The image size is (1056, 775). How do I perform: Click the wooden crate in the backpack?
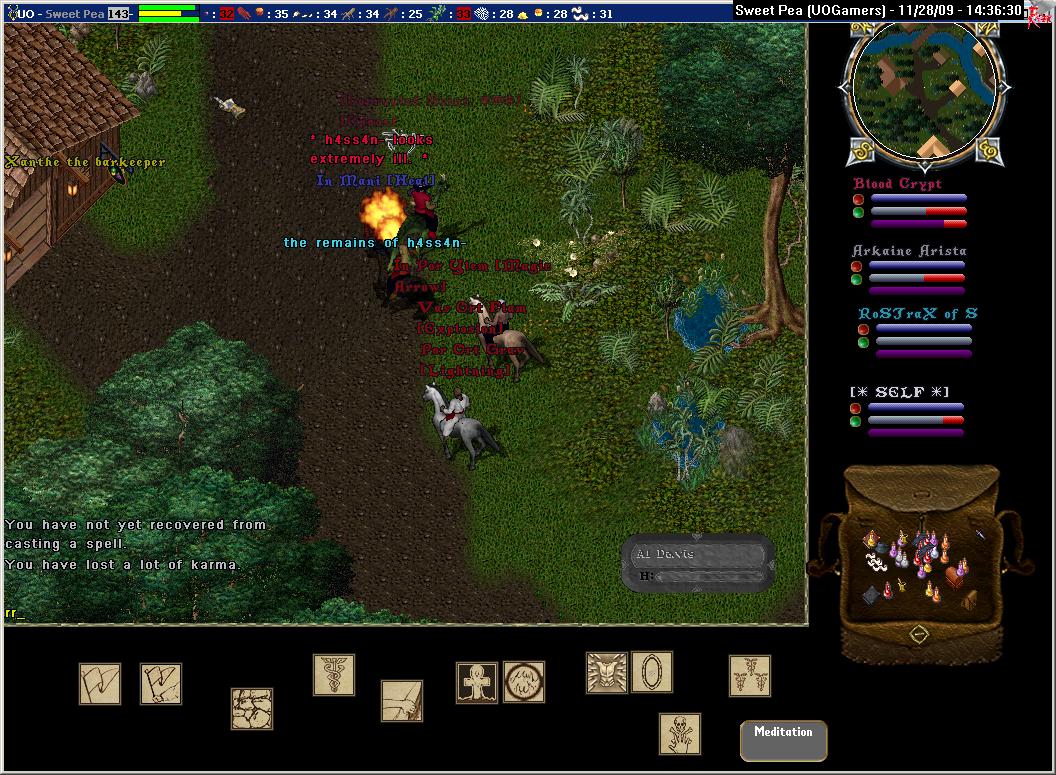968,600
